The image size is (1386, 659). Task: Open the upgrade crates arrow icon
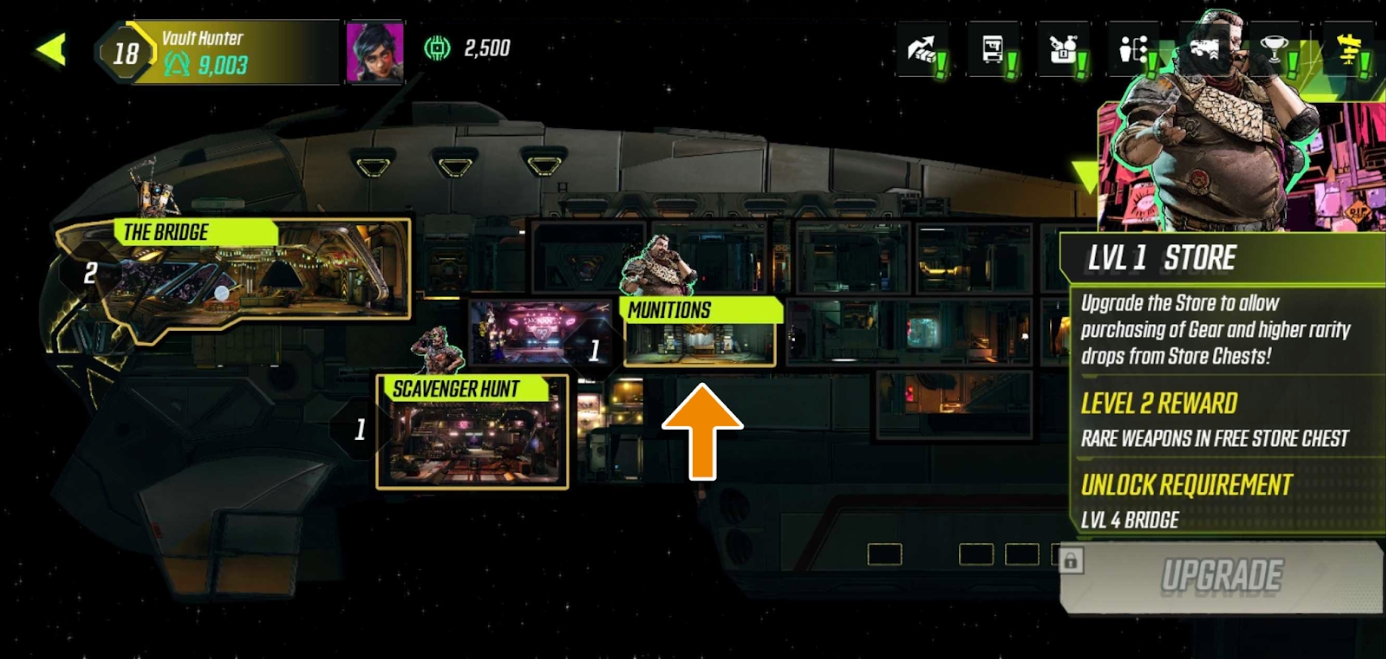[922, 50]
